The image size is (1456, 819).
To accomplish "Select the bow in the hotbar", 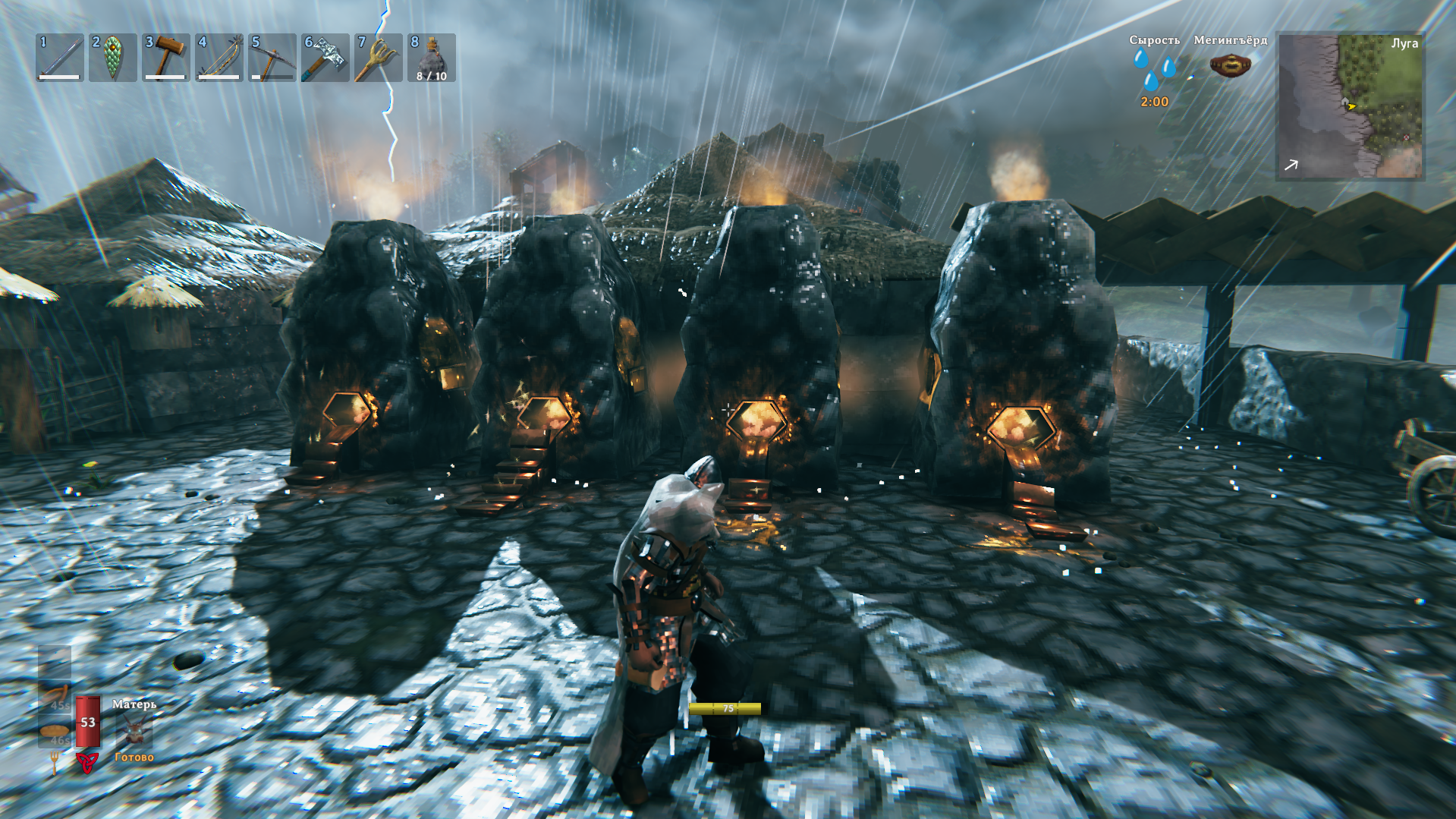I will click(x=219, y=58).
